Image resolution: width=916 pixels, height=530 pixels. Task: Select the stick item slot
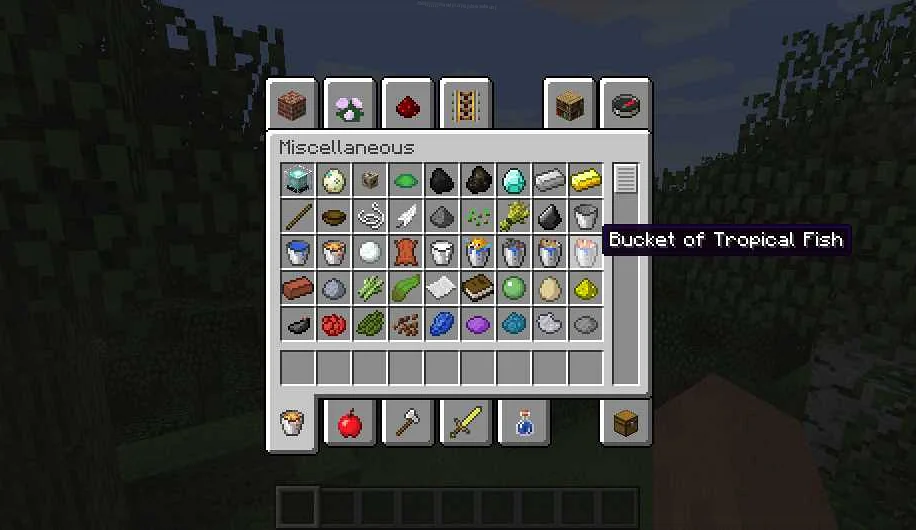298,217
